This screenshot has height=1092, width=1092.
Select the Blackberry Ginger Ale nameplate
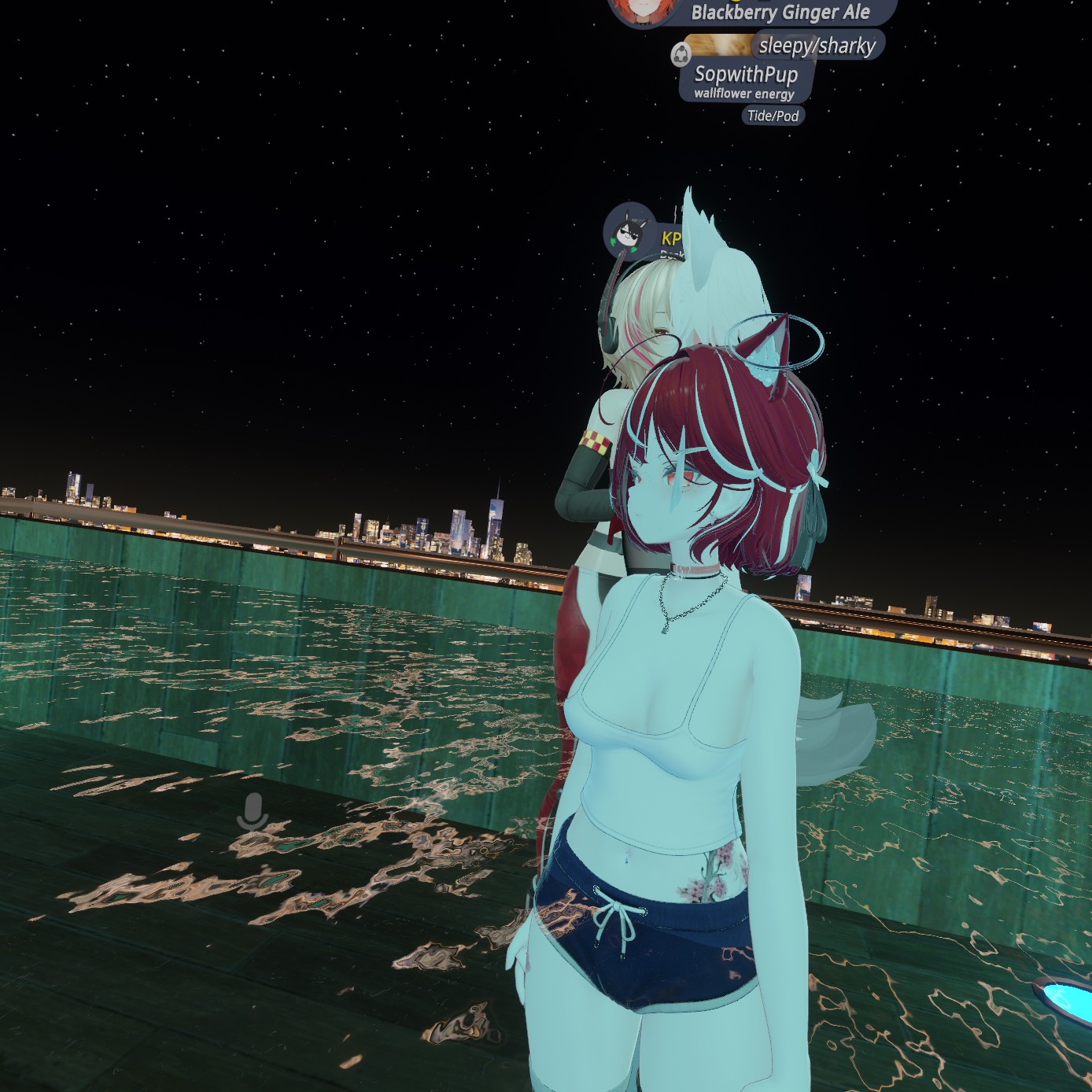coord(780,13)
